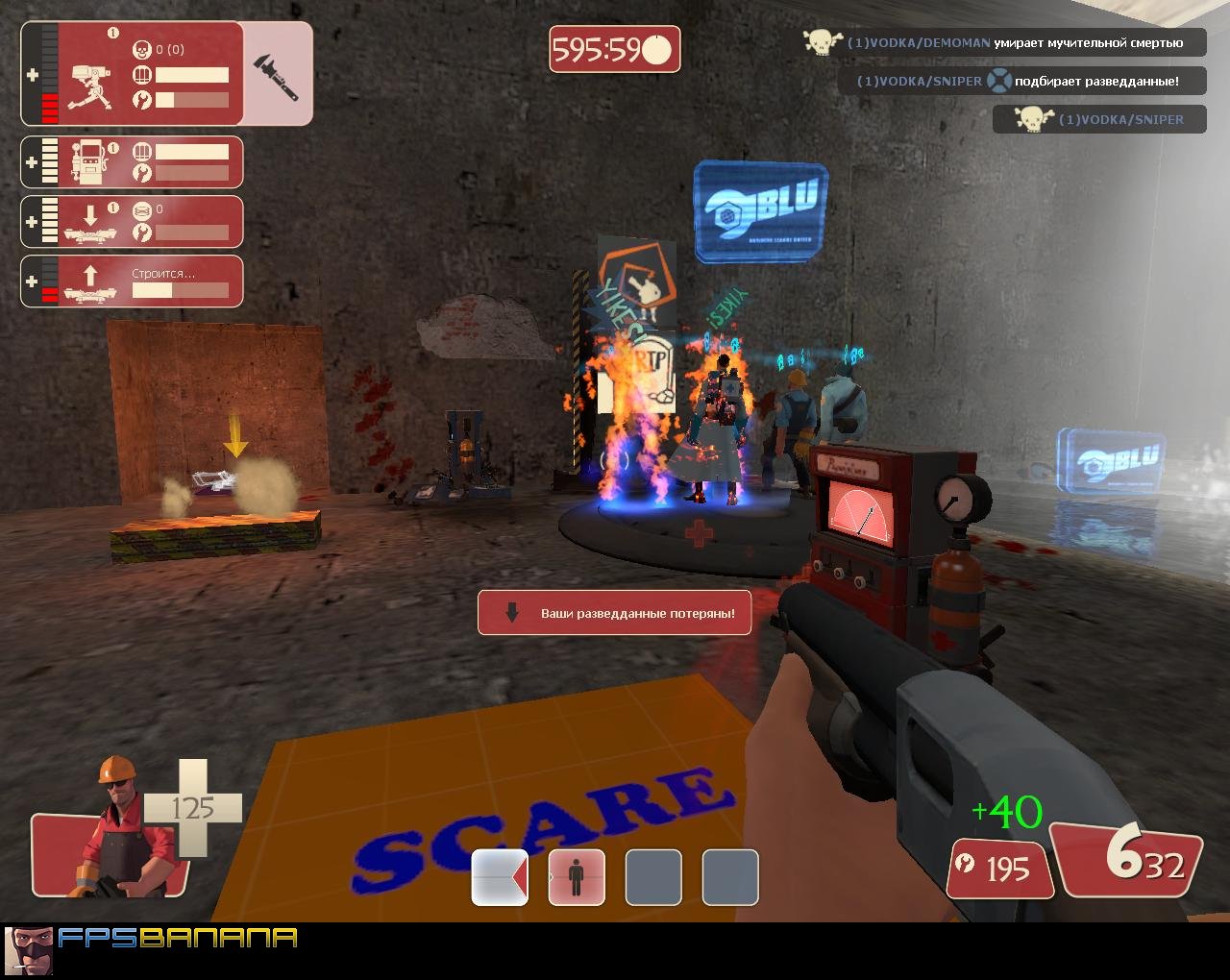1230x980 pixels.
Task: Select the first gray square panel at the bottom
Action: click(653, 877)
